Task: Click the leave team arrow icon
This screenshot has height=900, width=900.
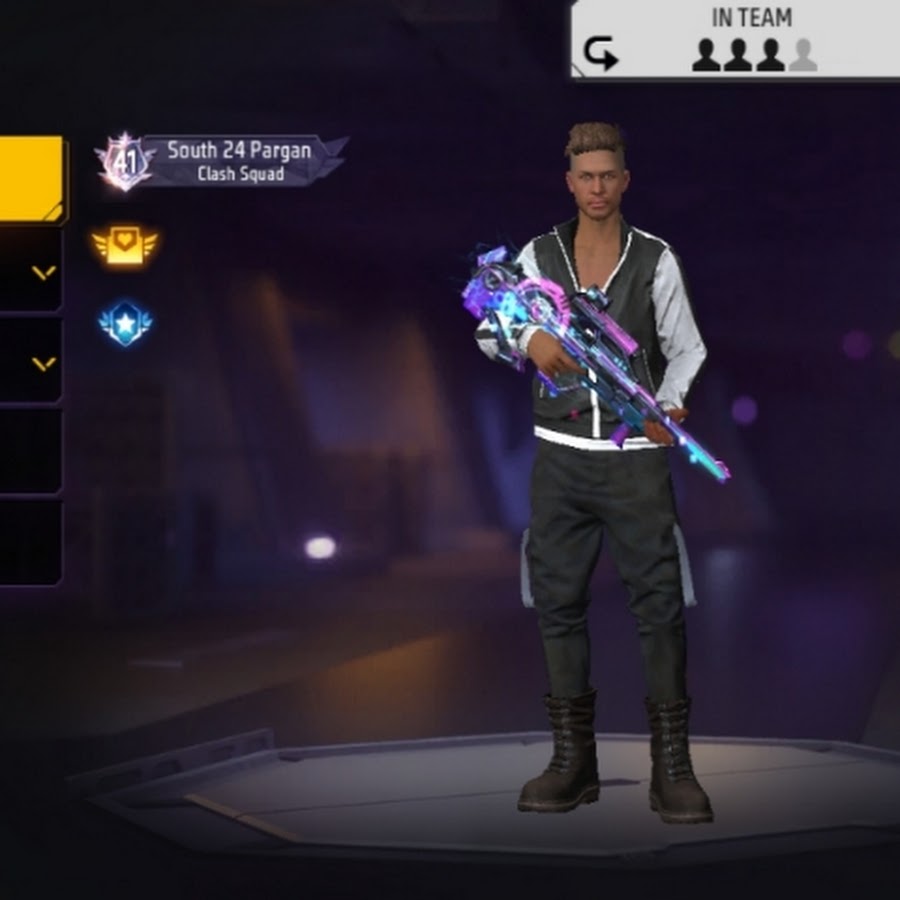Action: (601, 54)
